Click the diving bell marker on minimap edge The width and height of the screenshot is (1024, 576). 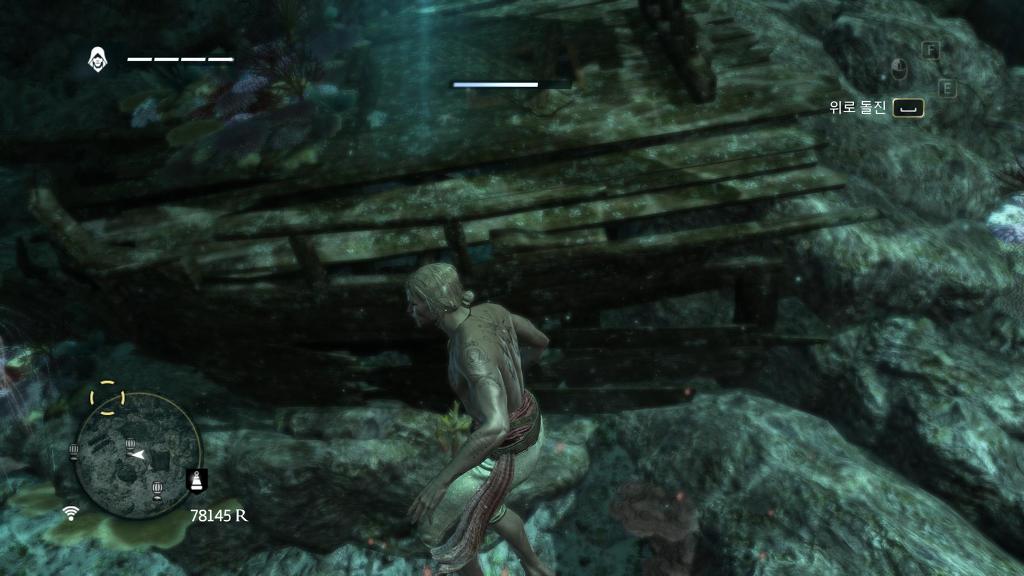tap(196, 480)
